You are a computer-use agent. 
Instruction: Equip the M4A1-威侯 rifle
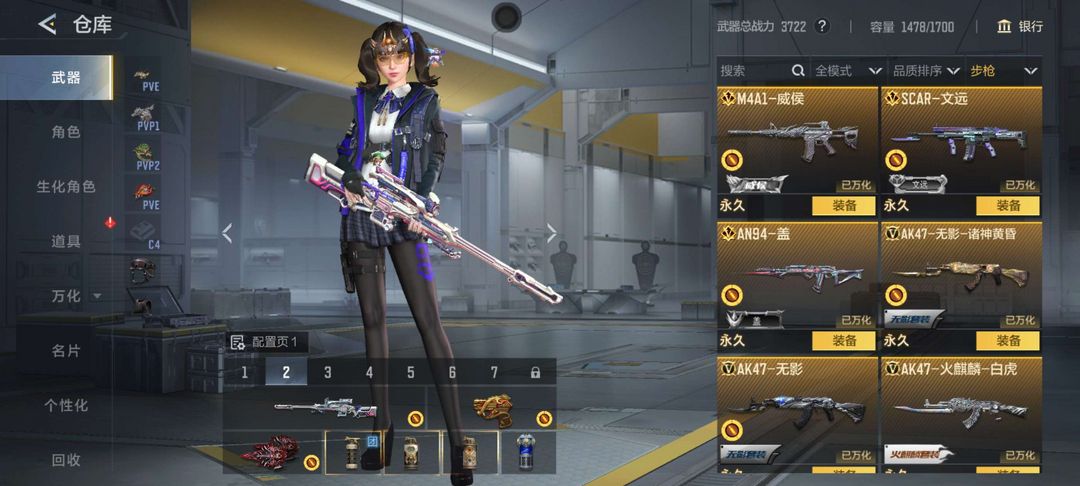[844, 205]
